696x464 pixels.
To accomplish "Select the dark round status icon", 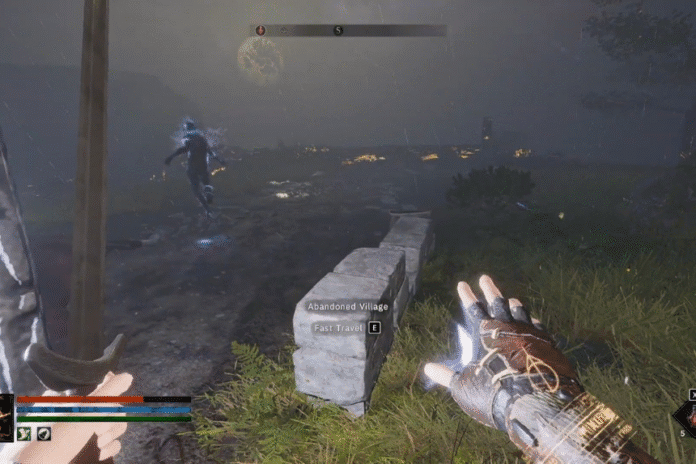I will (x=43, y=433).
